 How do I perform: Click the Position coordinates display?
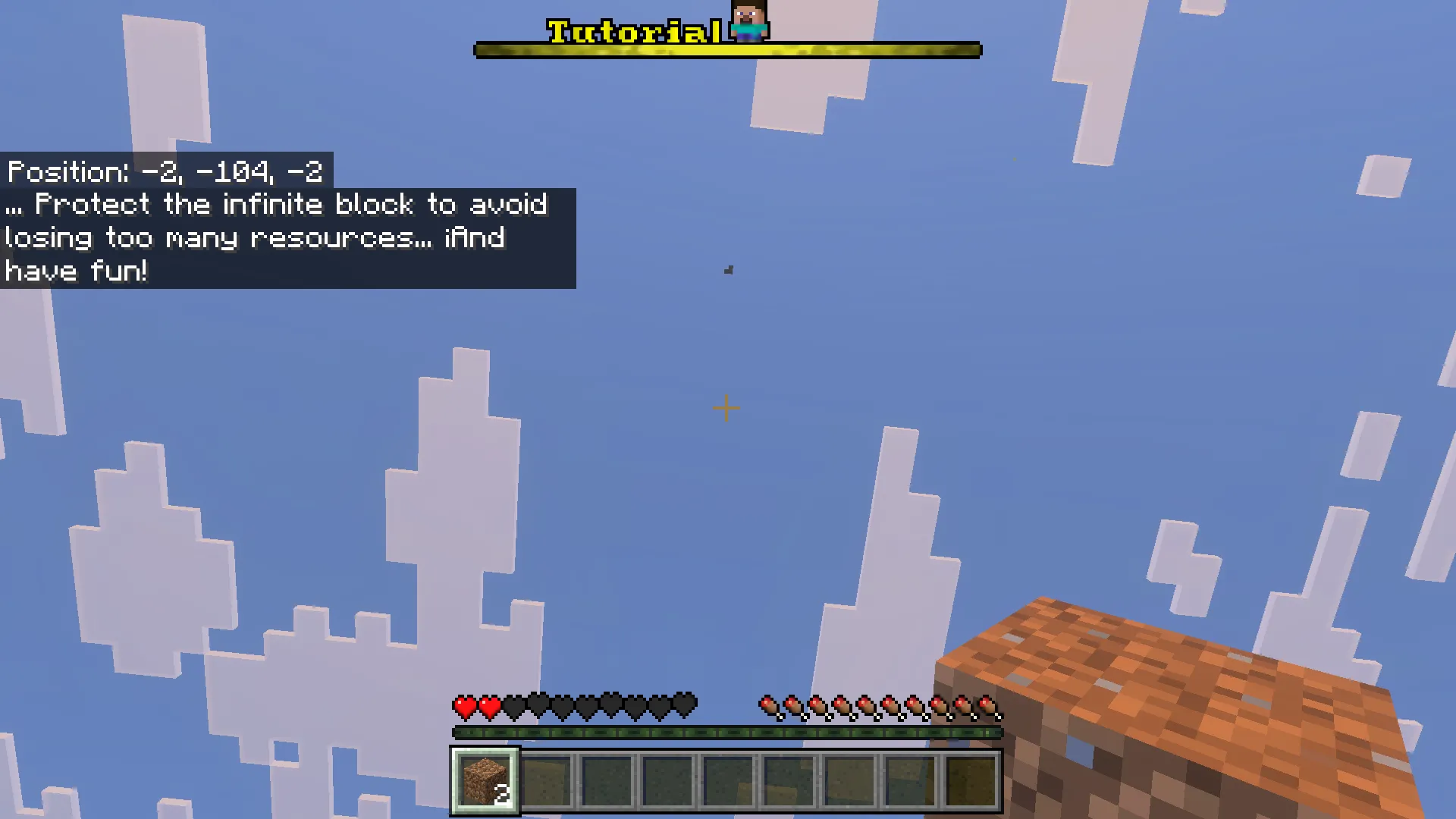click(163, 171)
